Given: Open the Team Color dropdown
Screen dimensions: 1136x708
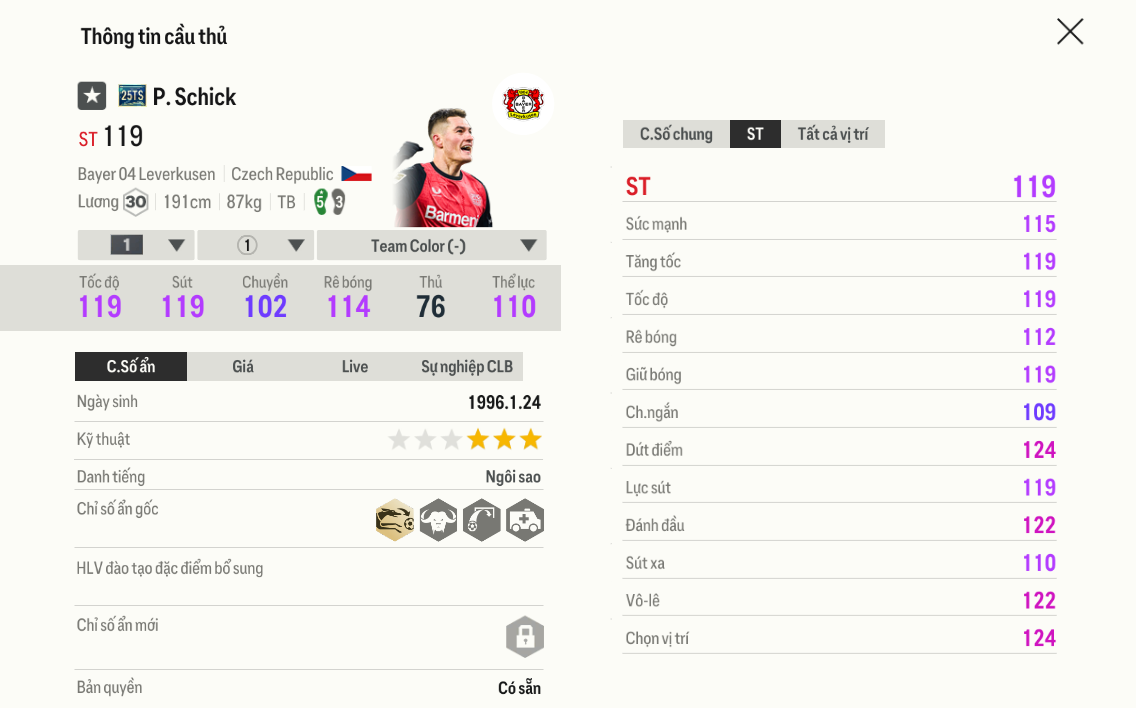Looking at the screenshot, I should point(431,246).
